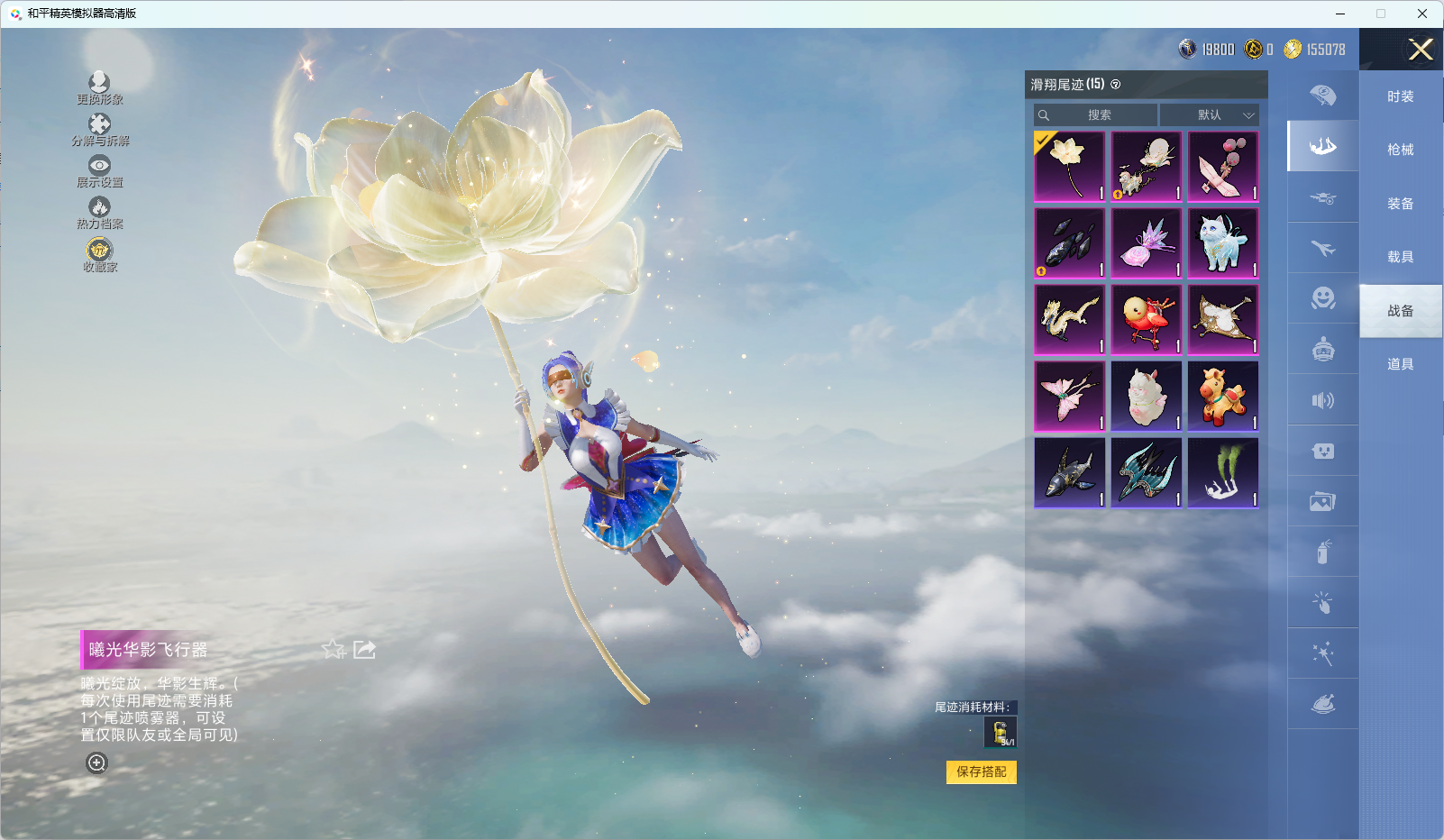The image size is (1444, 840).
Task: Select the red bird glide trail
Action: click(x=1147, y=320)
